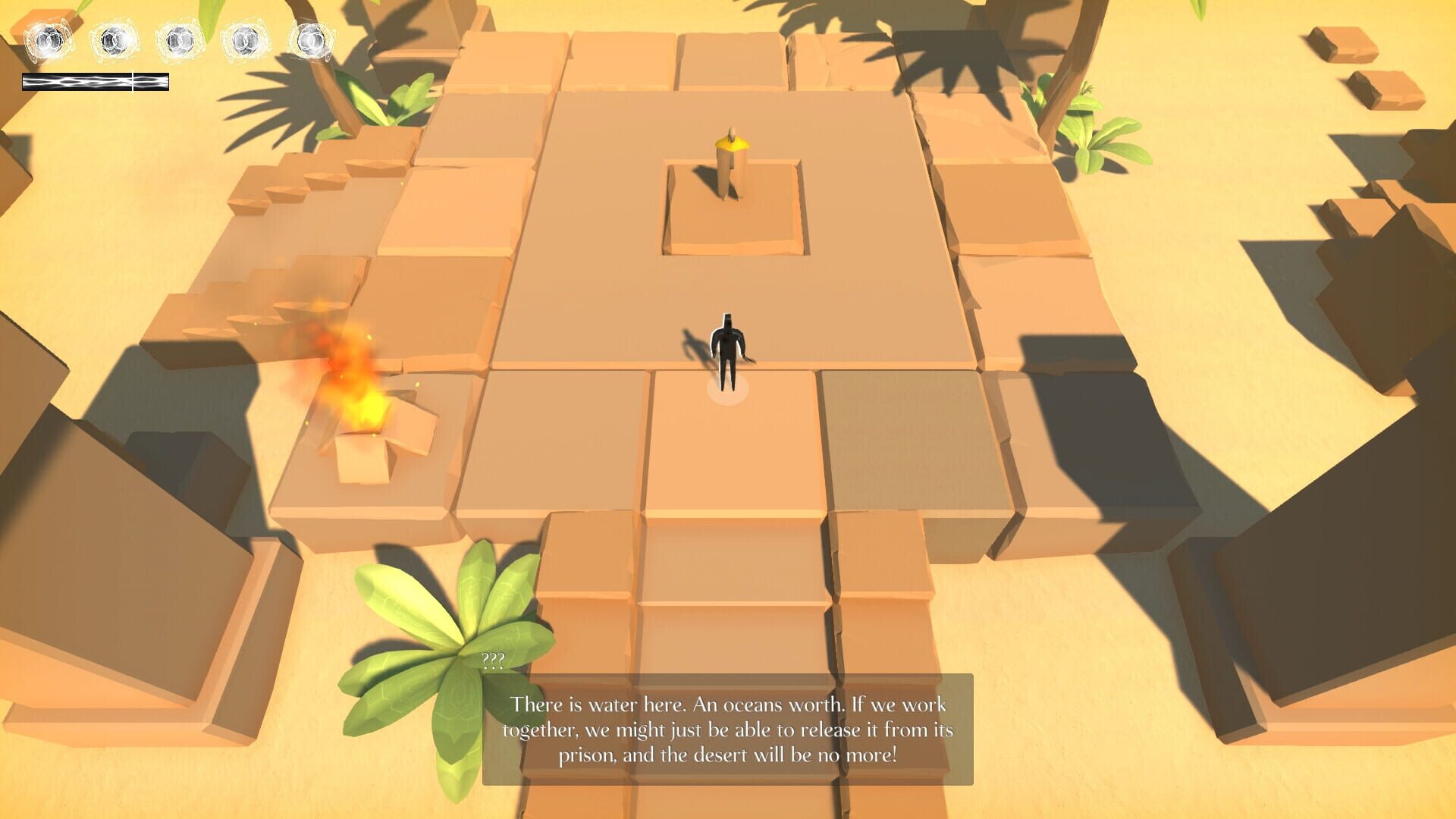Select the first spirit orb icon

(48, 39)
